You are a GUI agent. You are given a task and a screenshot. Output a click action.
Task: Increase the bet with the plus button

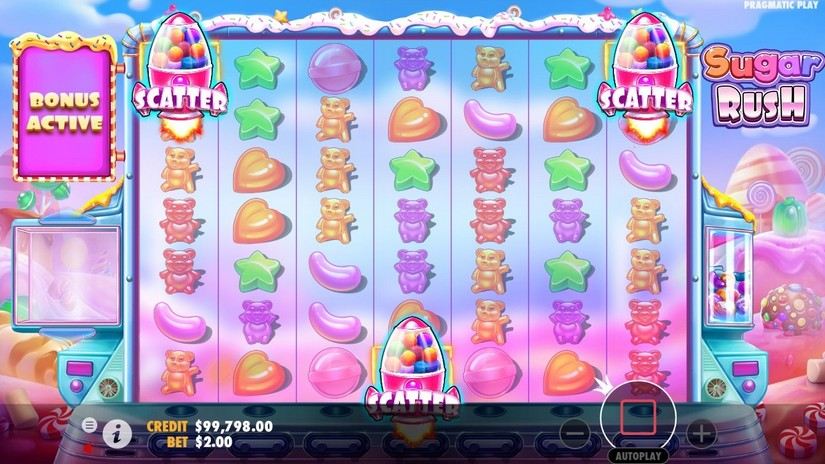tap(702, 433)
